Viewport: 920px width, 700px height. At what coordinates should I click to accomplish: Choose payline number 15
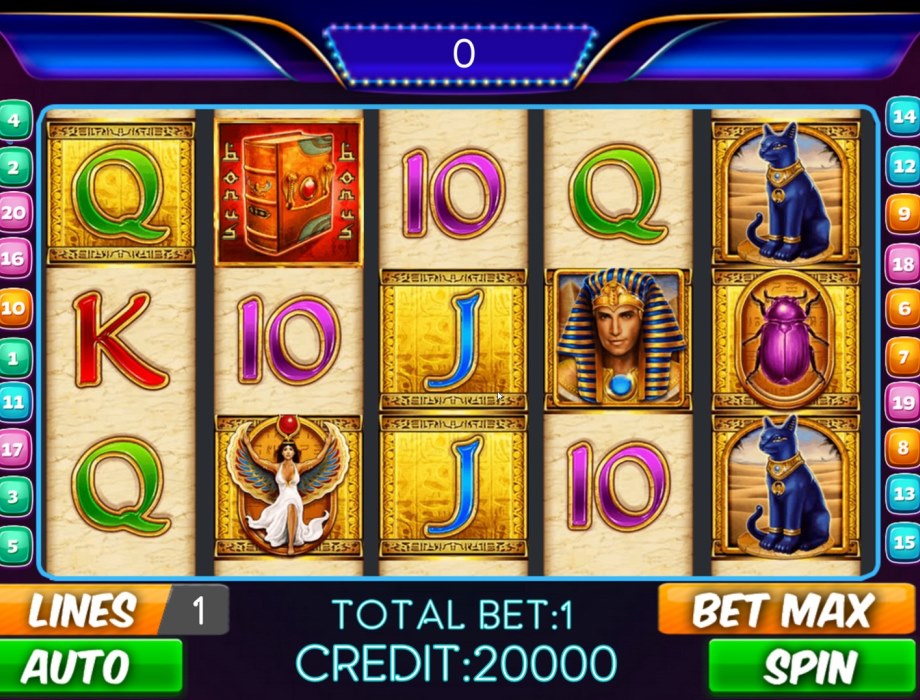[x=904, y=543]
